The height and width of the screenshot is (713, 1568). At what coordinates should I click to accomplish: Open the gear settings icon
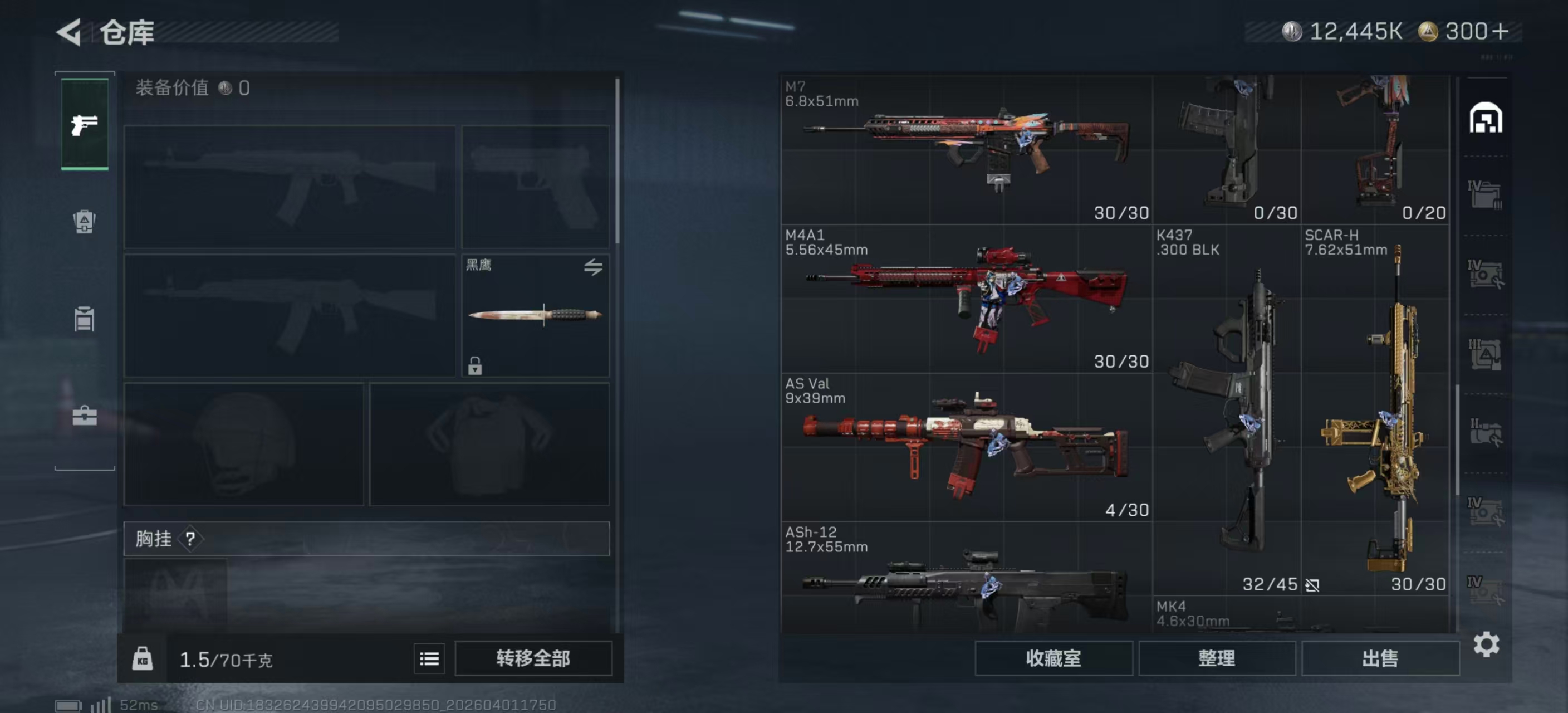[1486, 644]
